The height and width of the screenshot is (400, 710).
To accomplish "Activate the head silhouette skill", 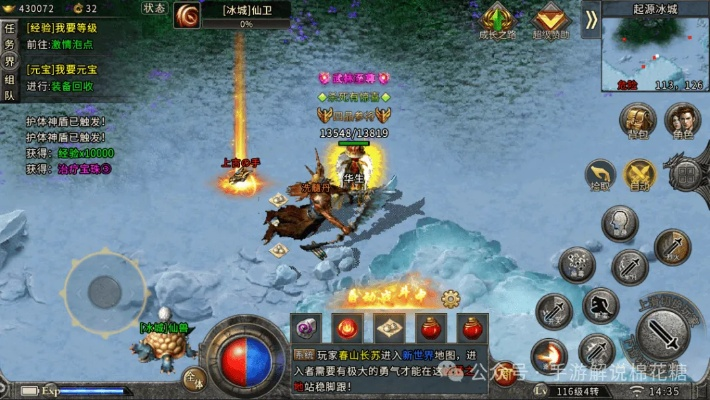I will pyautogui.click(x=620, y=222).
